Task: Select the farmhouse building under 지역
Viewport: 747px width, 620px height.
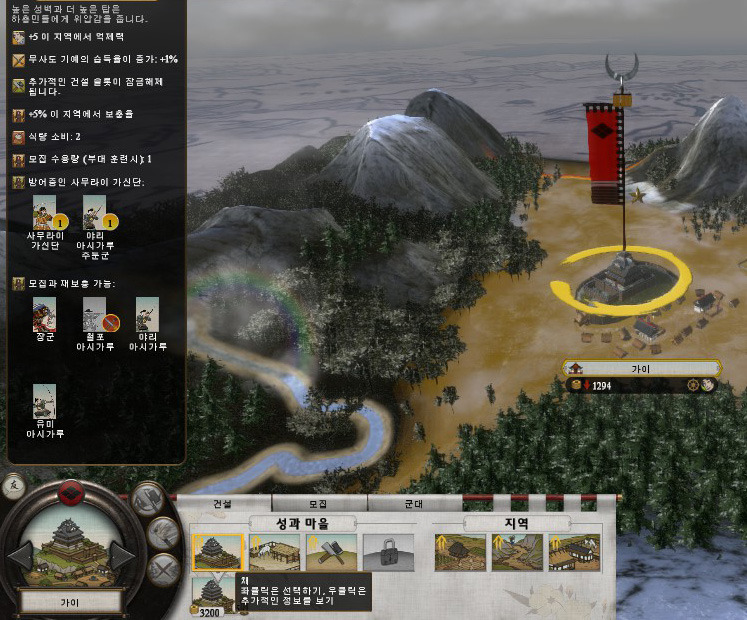Action: [x=461, y=551]
